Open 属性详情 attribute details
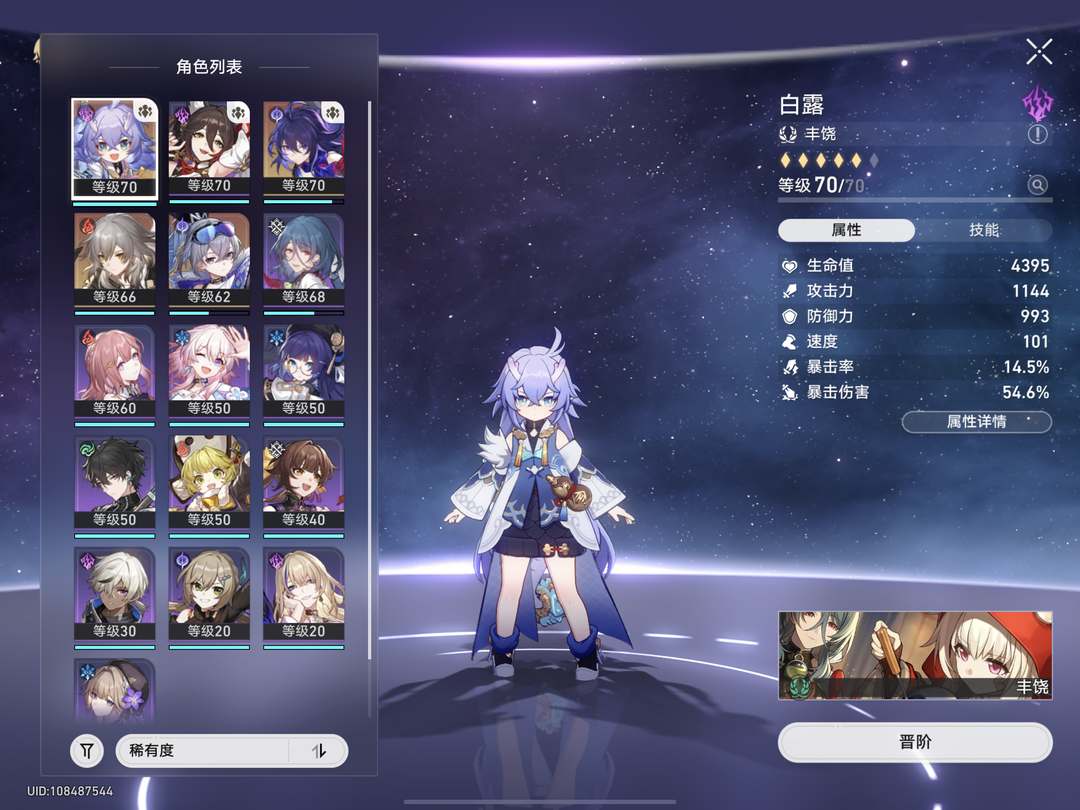1080x810 pixels. point(976,422)
